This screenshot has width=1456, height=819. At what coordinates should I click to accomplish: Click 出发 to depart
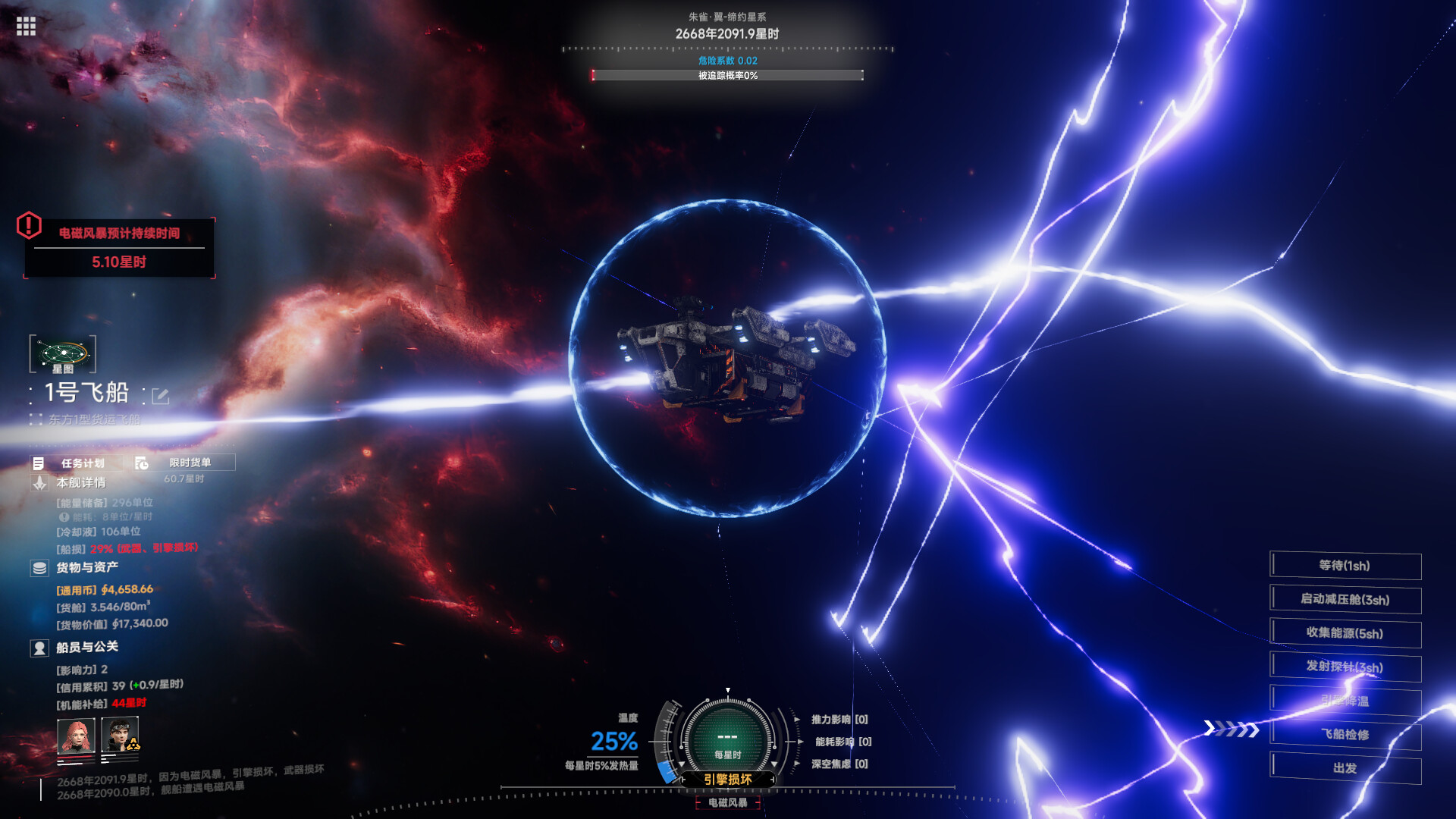point(1345,768)
